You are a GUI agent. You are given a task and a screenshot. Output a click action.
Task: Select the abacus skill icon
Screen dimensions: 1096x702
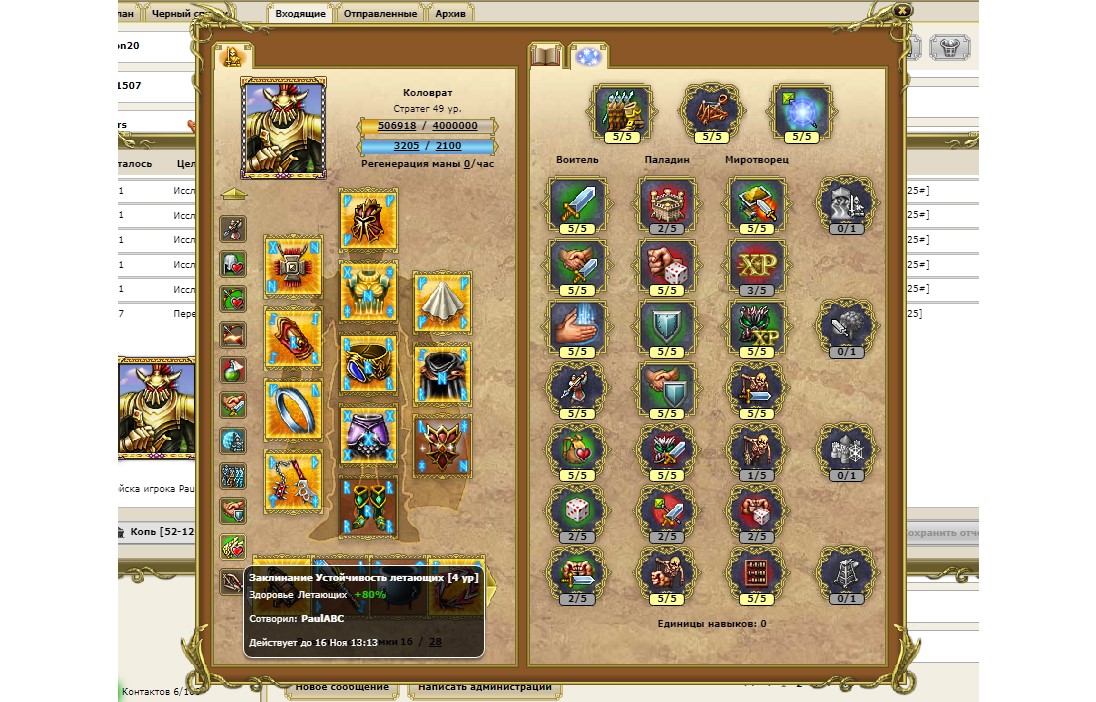click(x=757, y=574)
